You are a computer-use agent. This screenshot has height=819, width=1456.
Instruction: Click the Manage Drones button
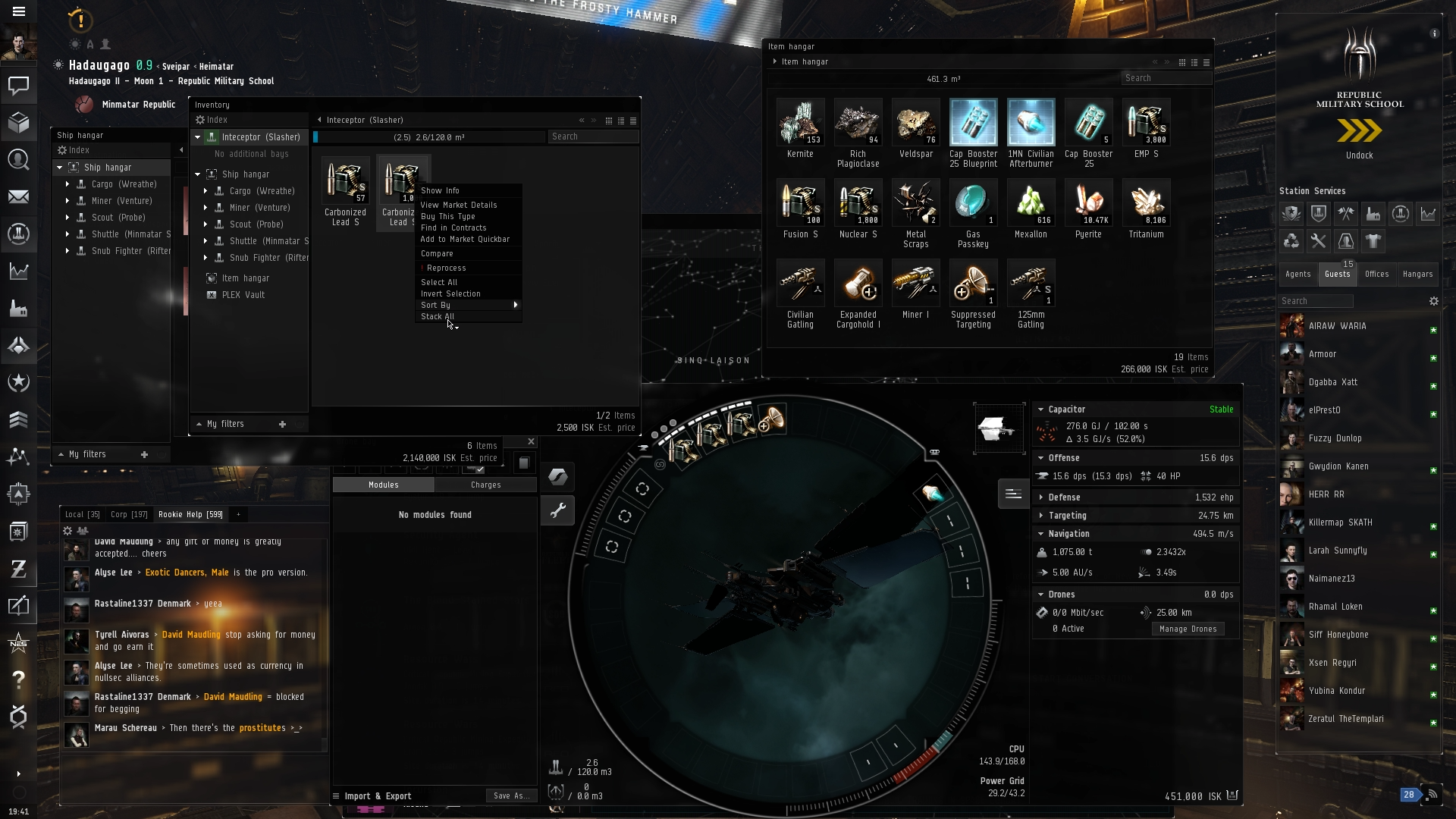pyautogui.click(x=1188, y=629)
